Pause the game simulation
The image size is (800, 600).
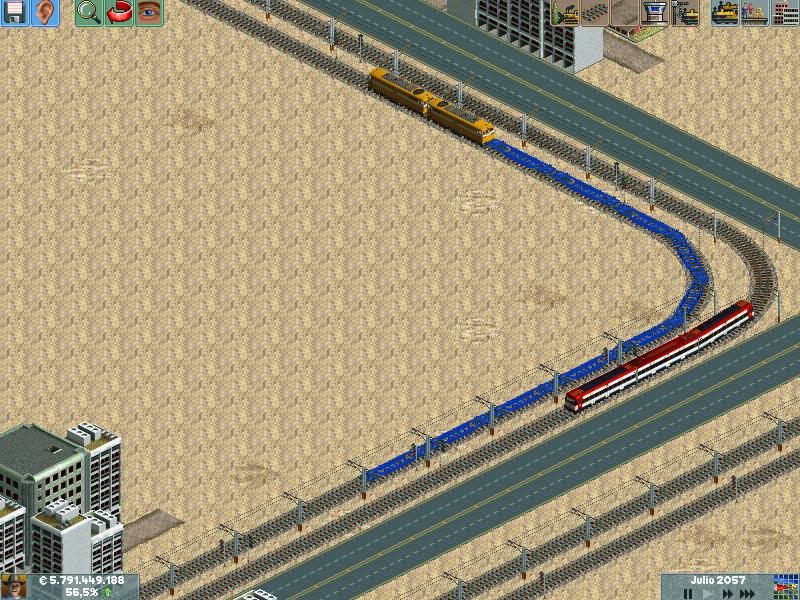(x=688, y=593)
